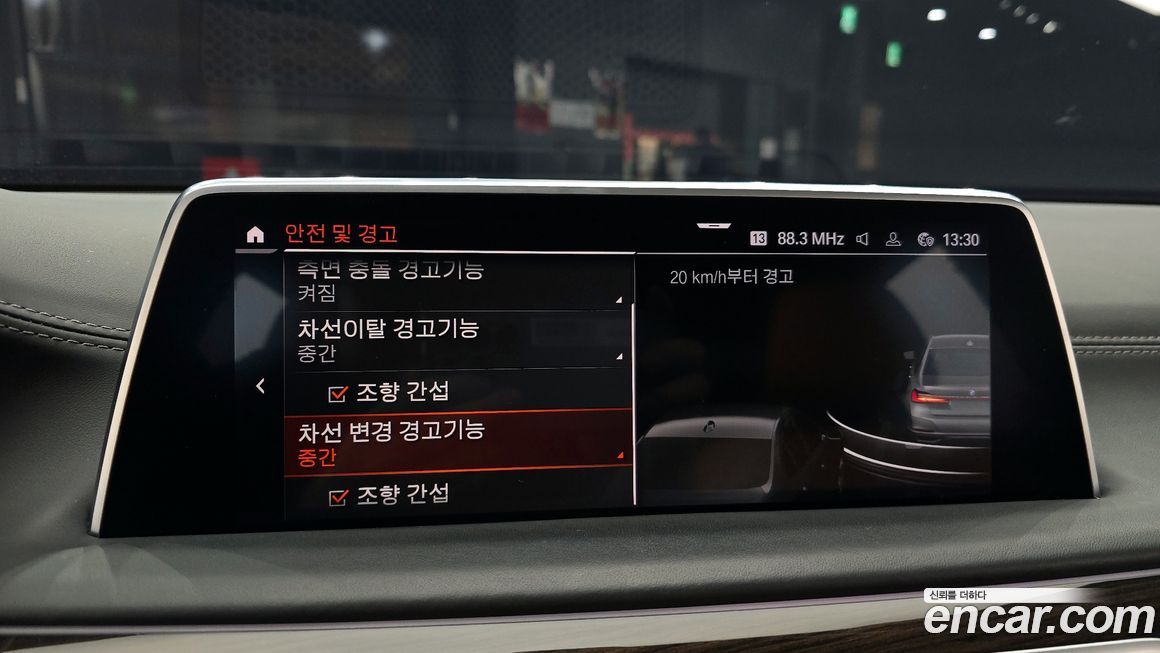Image resolution: width=1160 pixels, height=653 pixels.
Task: Open the 88.3 MHz radio station indicator
Action: (x=810, y=239)
